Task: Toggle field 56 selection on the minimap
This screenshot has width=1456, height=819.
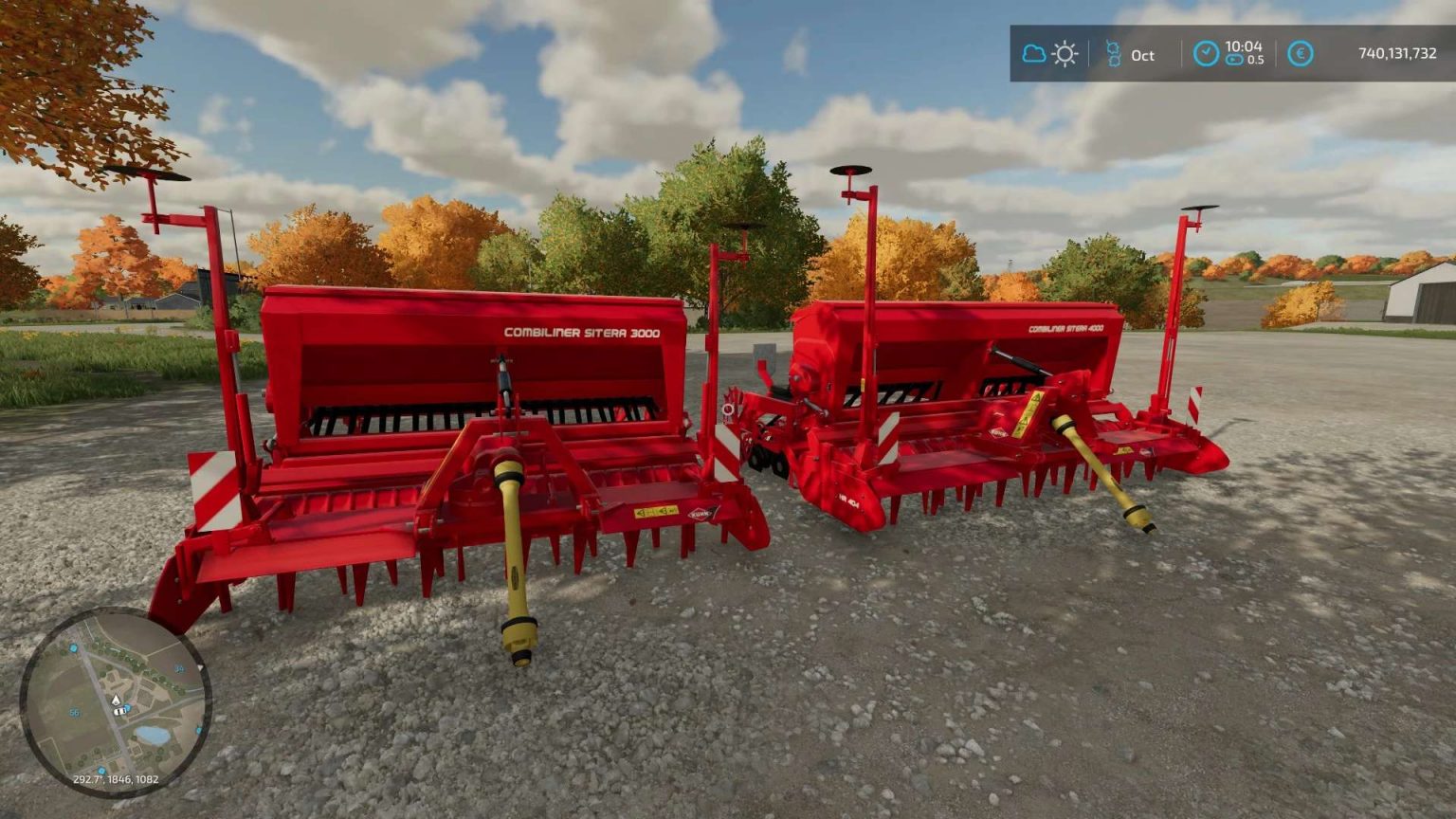Action: tap(74, 713)
